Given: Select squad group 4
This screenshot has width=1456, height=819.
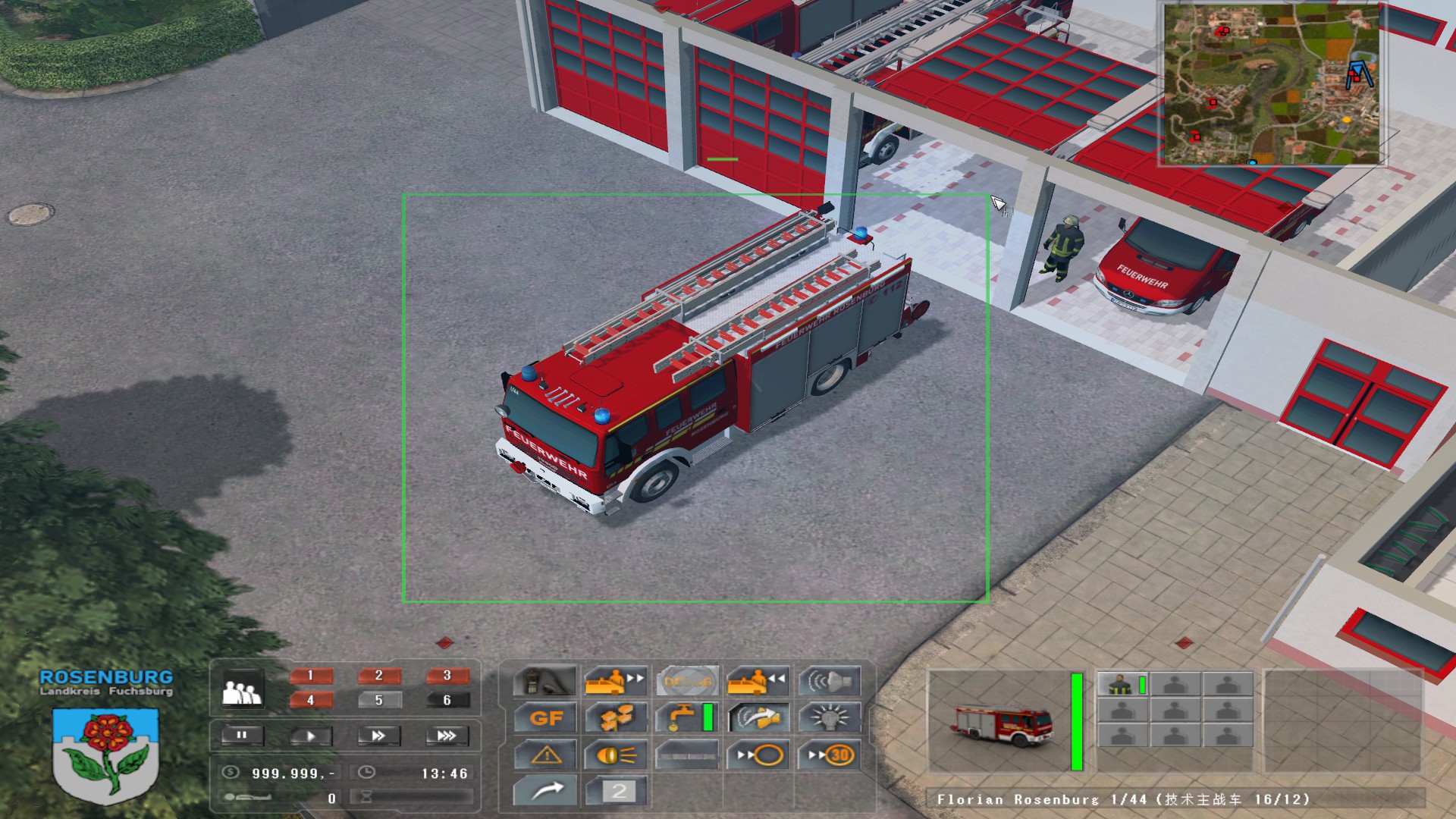Looking at the screenshot, I should (x=310, y=699).
